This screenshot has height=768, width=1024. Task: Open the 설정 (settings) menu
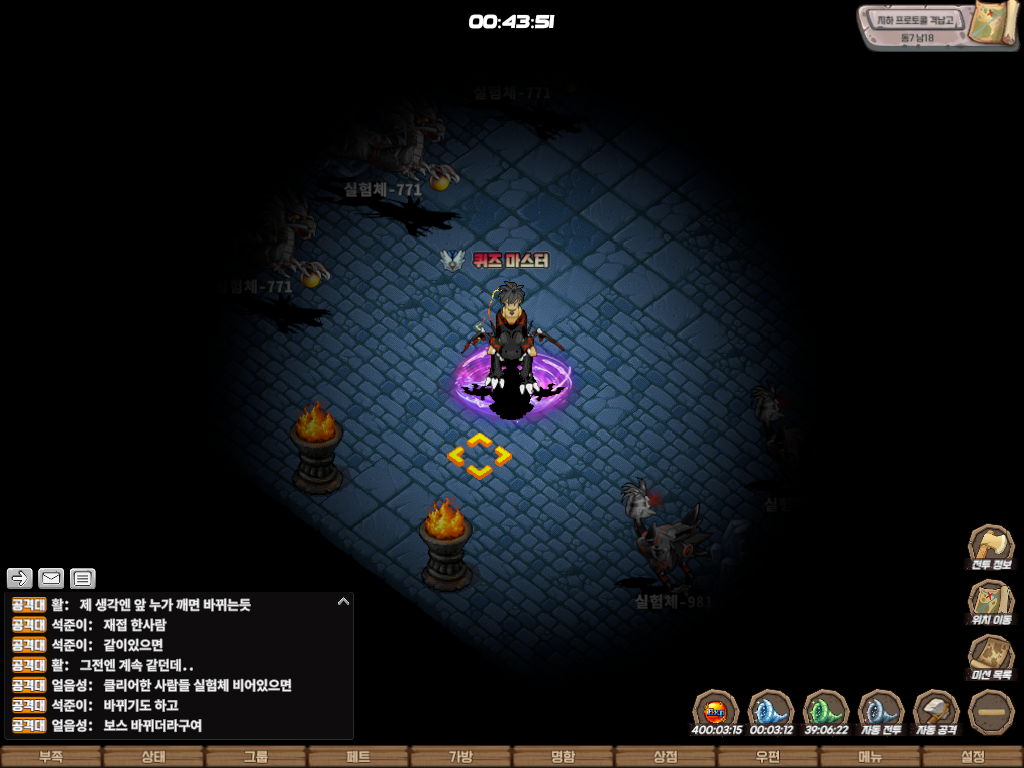(972, 757)
